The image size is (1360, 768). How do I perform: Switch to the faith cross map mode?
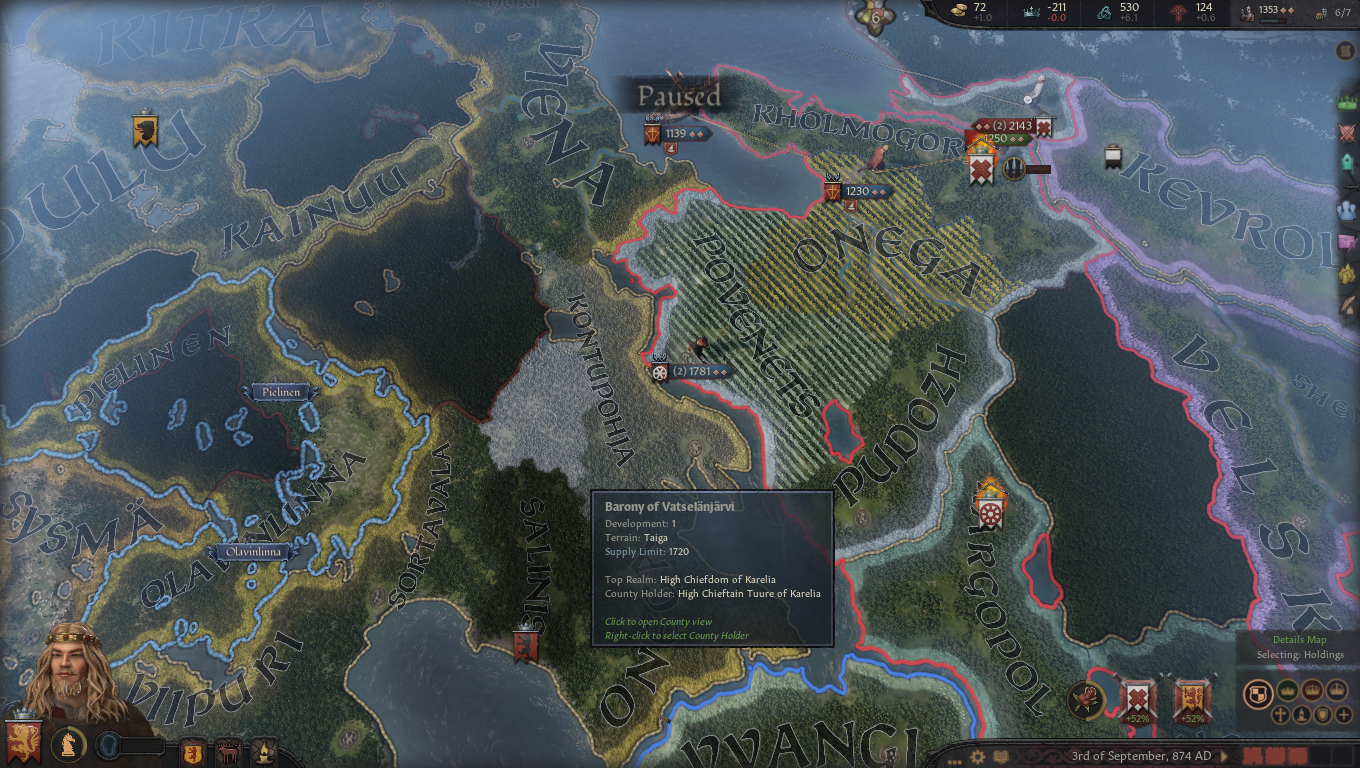(x=1280, y=715)
